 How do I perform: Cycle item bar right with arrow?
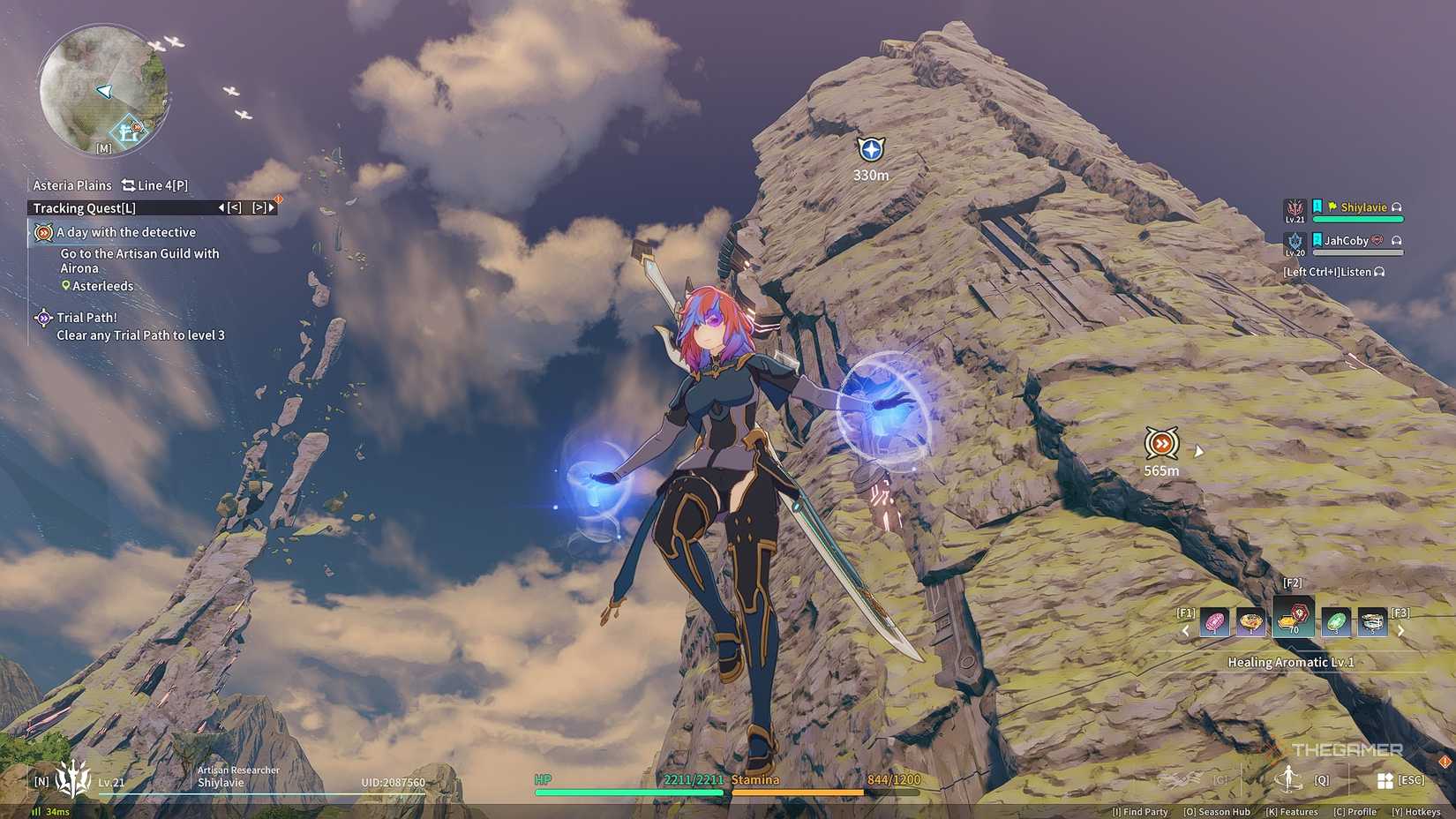(1401, 631)
